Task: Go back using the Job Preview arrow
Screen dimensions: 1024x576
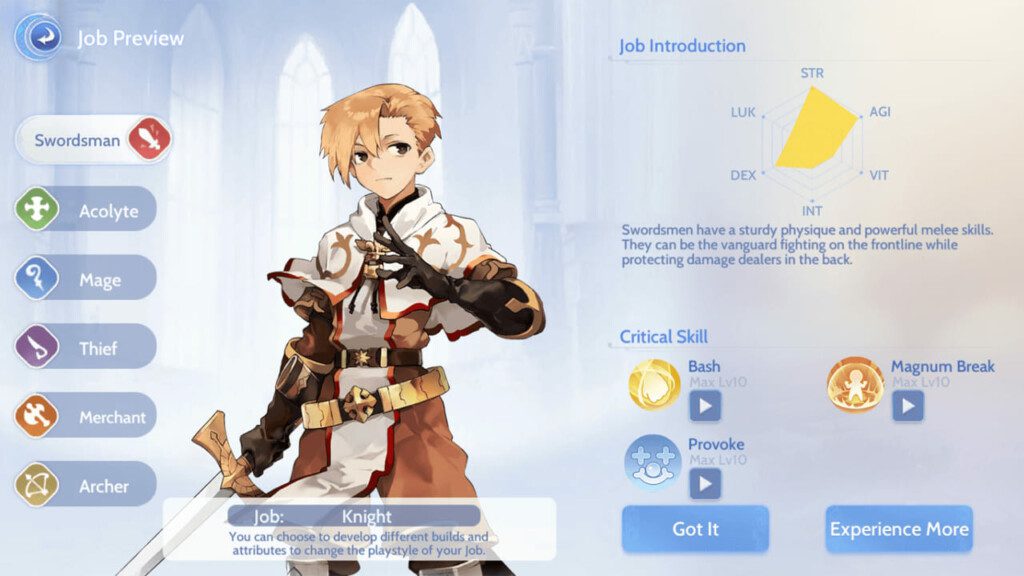Action: coord(38,38)
